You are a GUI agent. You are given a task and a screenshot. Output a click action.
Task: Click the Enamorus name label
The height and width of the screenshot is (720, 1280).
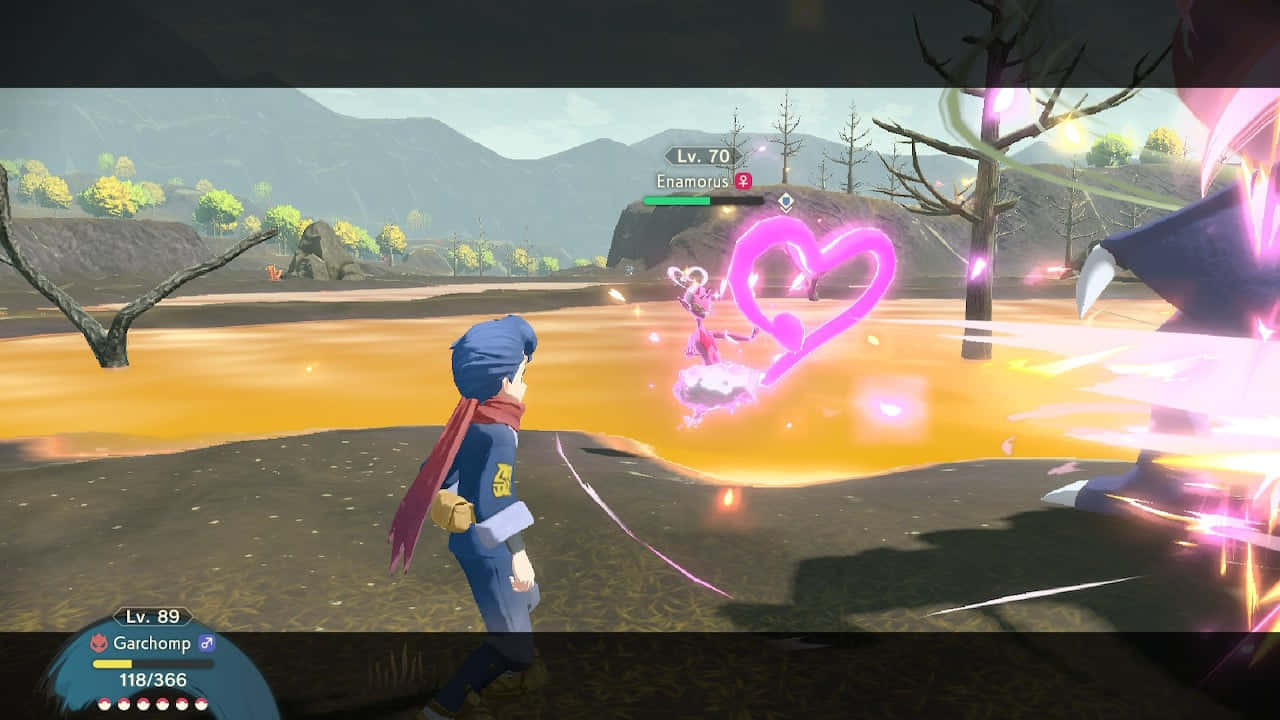coord(692,181)
